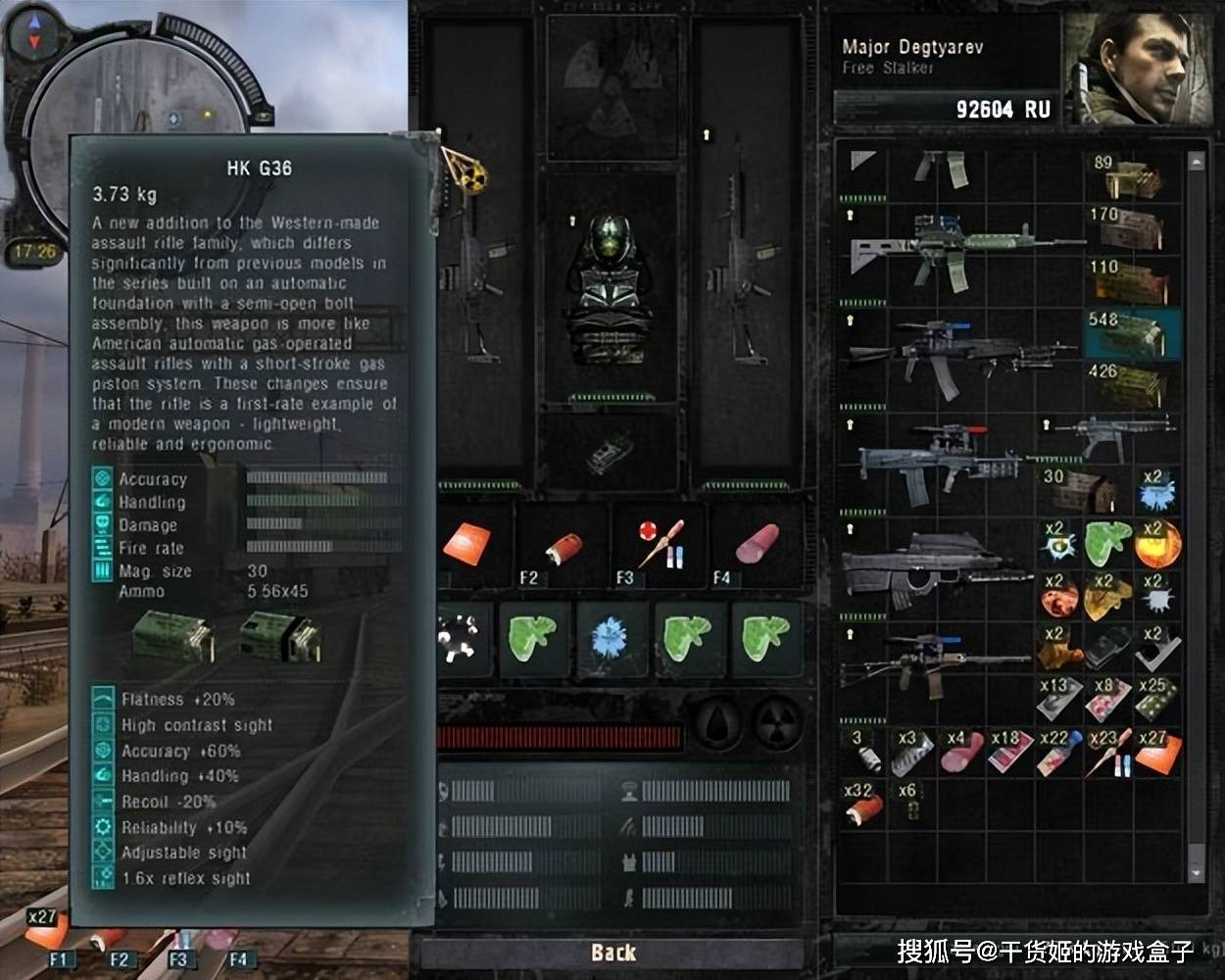Screen dimensions: 1225x980
Task: Select the highlighted 548 ammo box
Action: coord(1131,333)
